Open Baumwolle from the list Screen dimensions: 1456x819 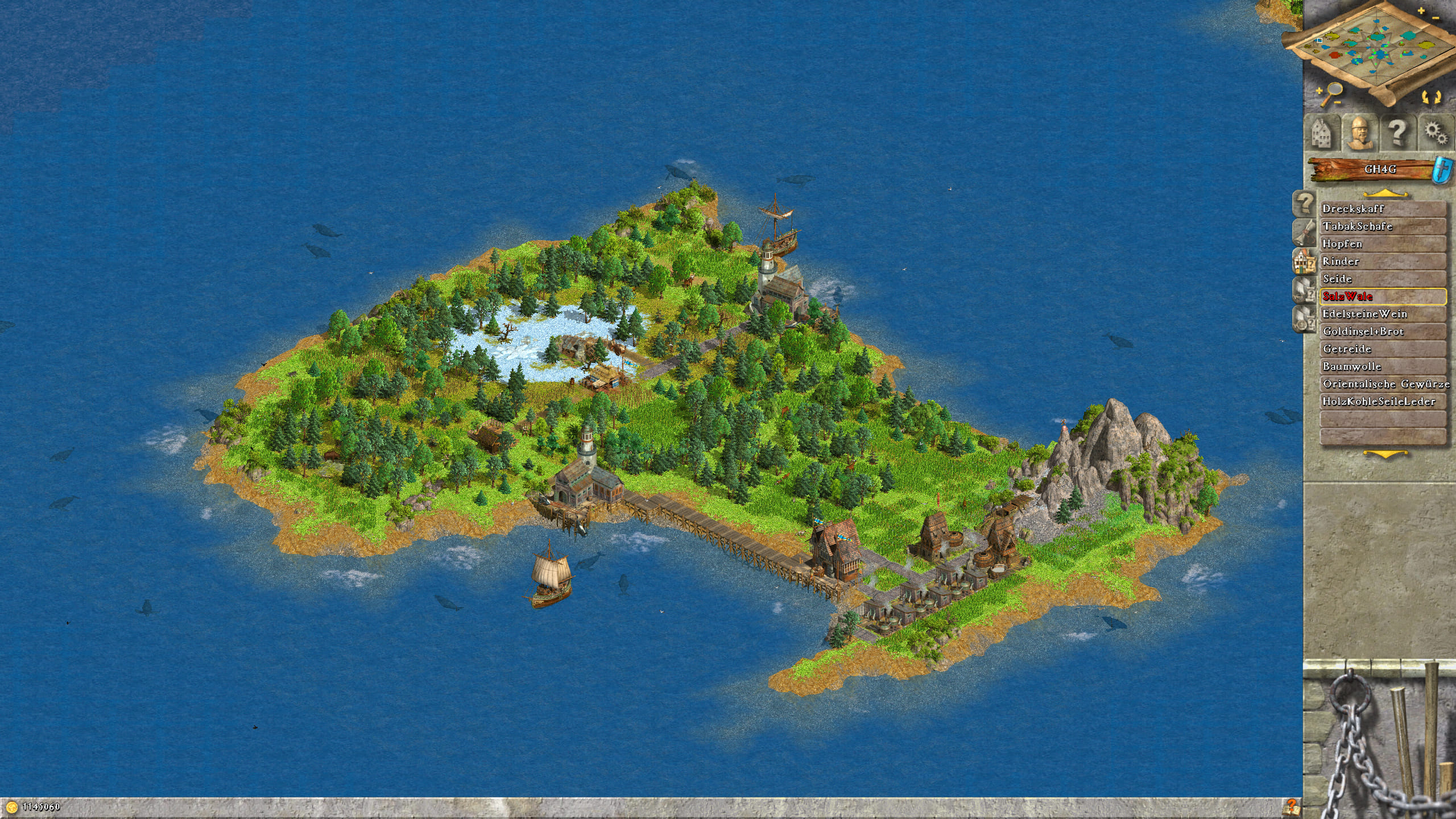(x=1382, y=367)
